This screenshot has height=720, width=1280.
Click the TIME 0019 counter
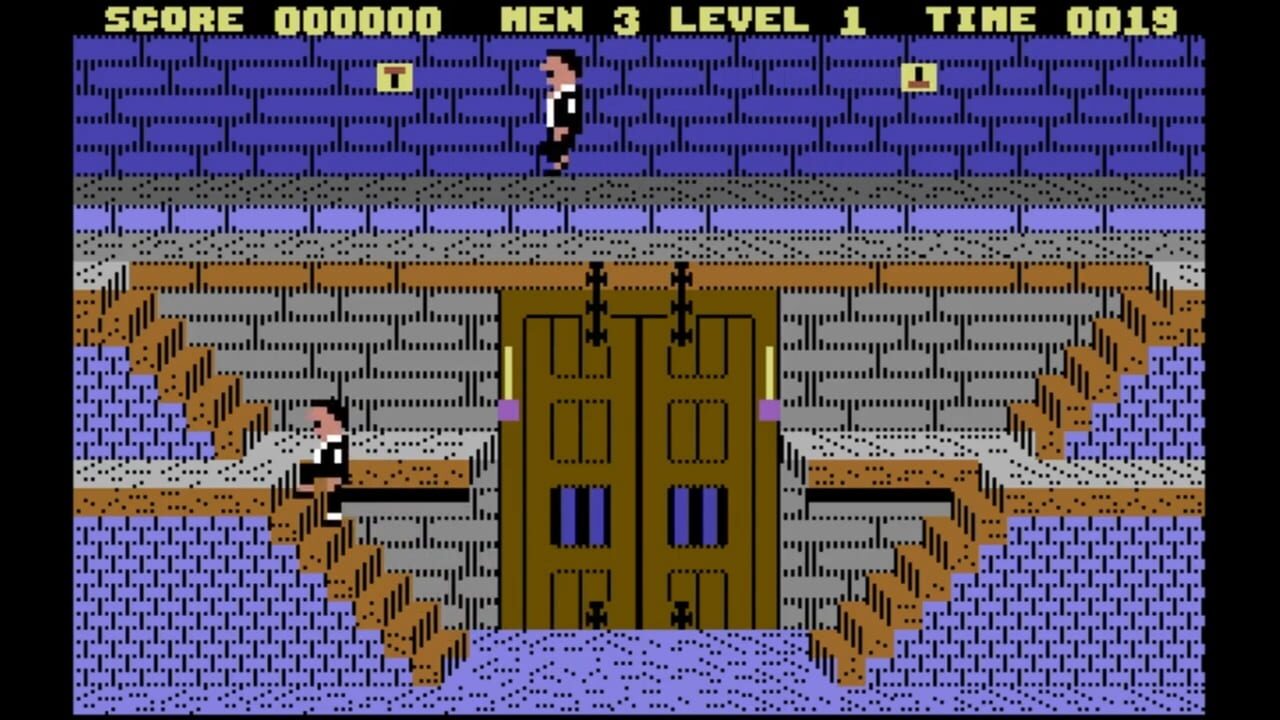pos(1050,18)
